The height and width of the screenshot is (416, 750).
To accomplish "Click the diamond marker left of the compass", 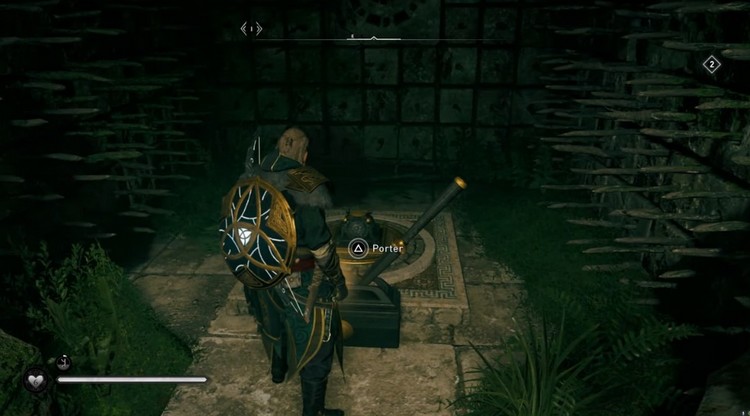I will coord(251,29).
